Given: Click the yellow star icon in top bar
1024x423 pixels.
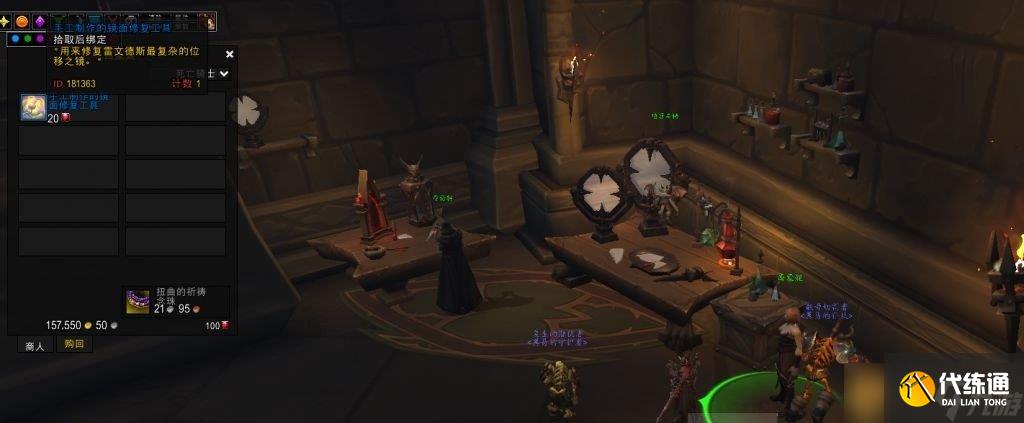Looking at the screenshot, I should pos(5,21).
